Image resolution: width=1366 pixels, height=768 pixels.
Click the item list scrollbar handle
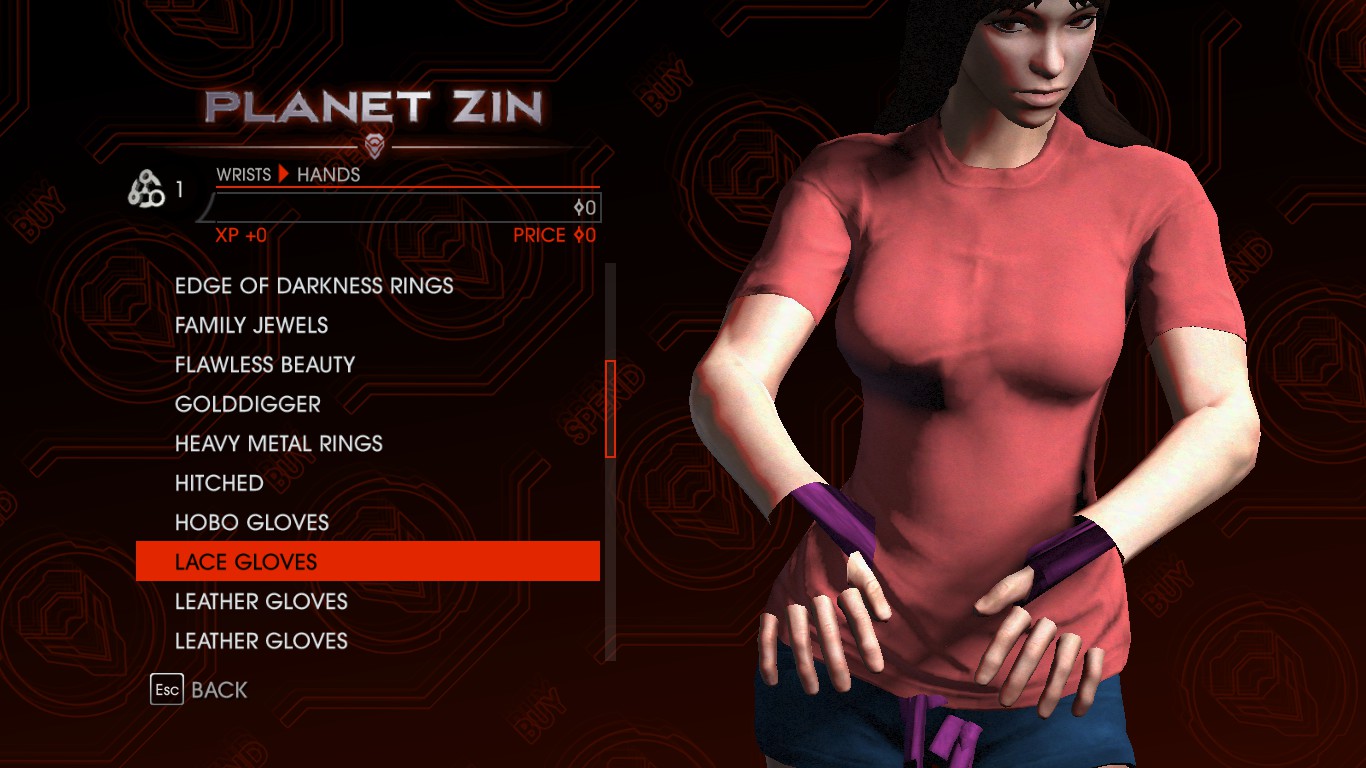(610, 409)
